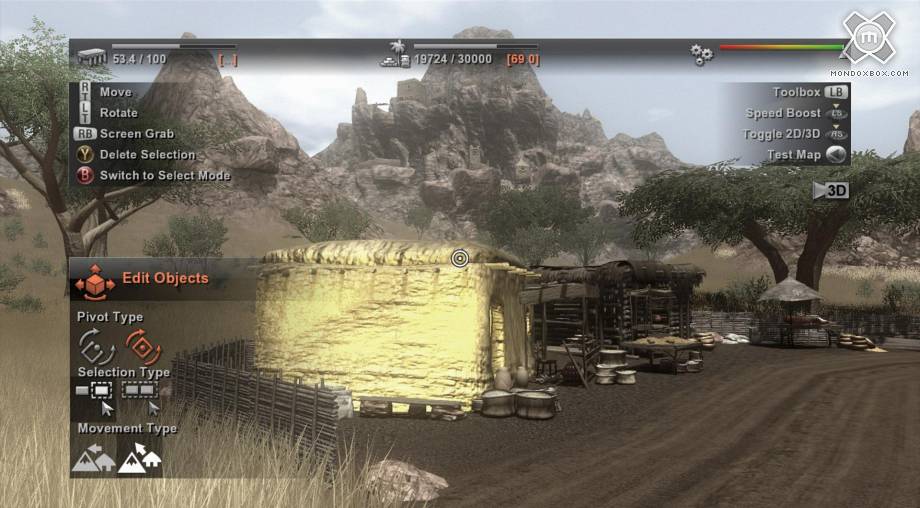This screenshot has width=920, height=508.
Task: Select the Delete Selection option
Action: 146,155
